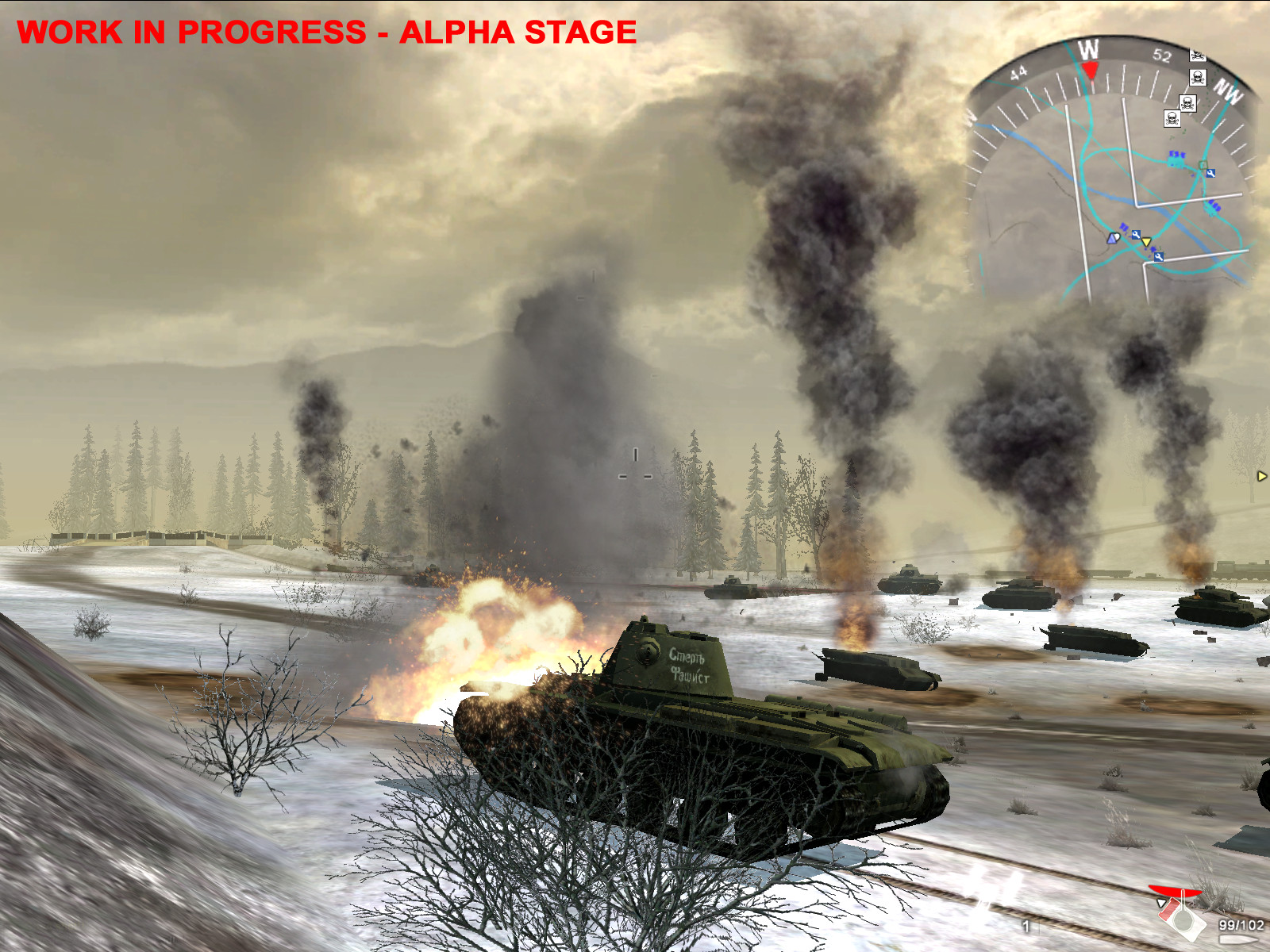Click the wrench repair icon near the map center
The height and width of the screenshot is (952, 1270).
[x=1211, y=174]
